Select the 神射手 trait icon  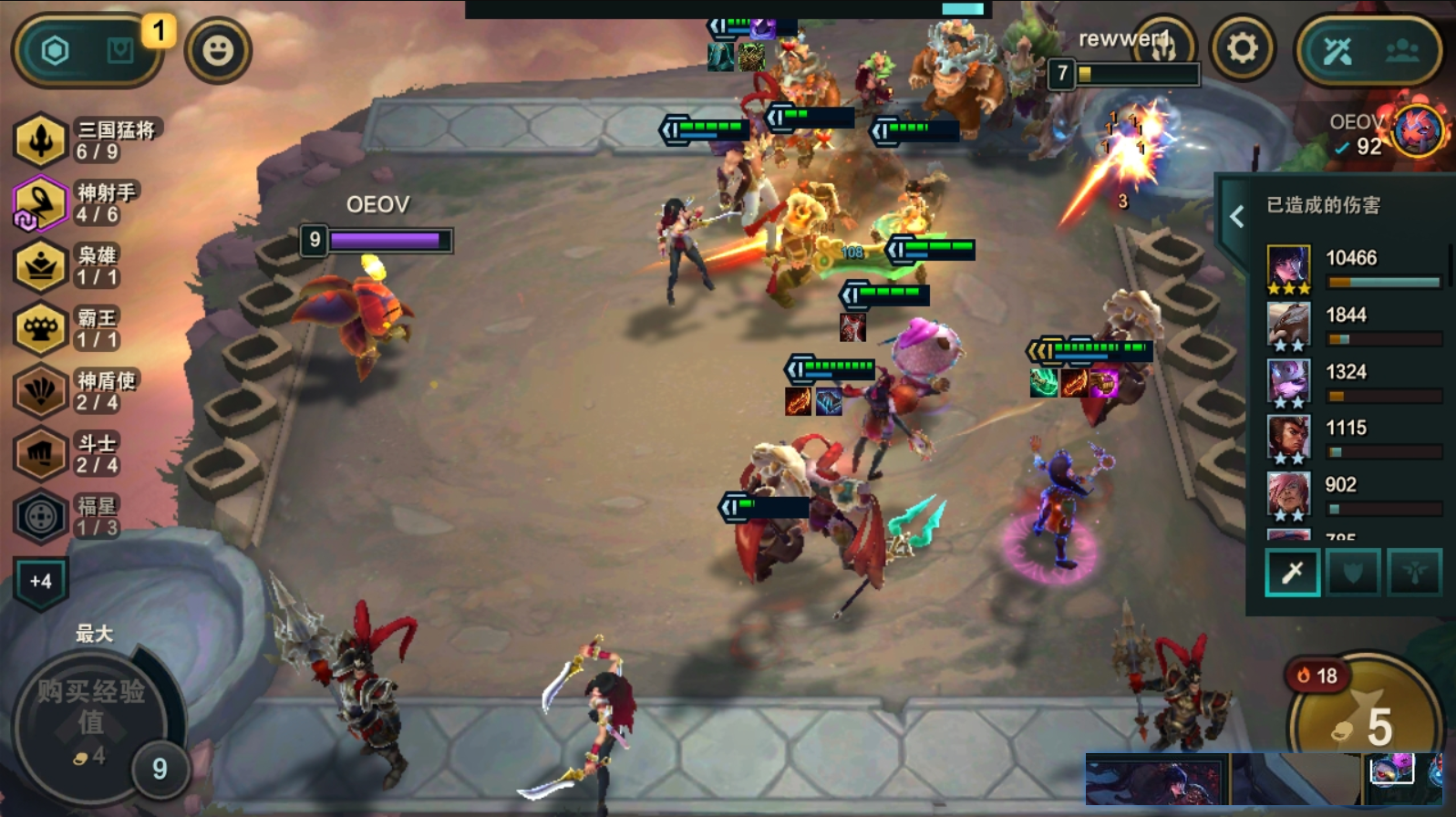click(41, 203)
